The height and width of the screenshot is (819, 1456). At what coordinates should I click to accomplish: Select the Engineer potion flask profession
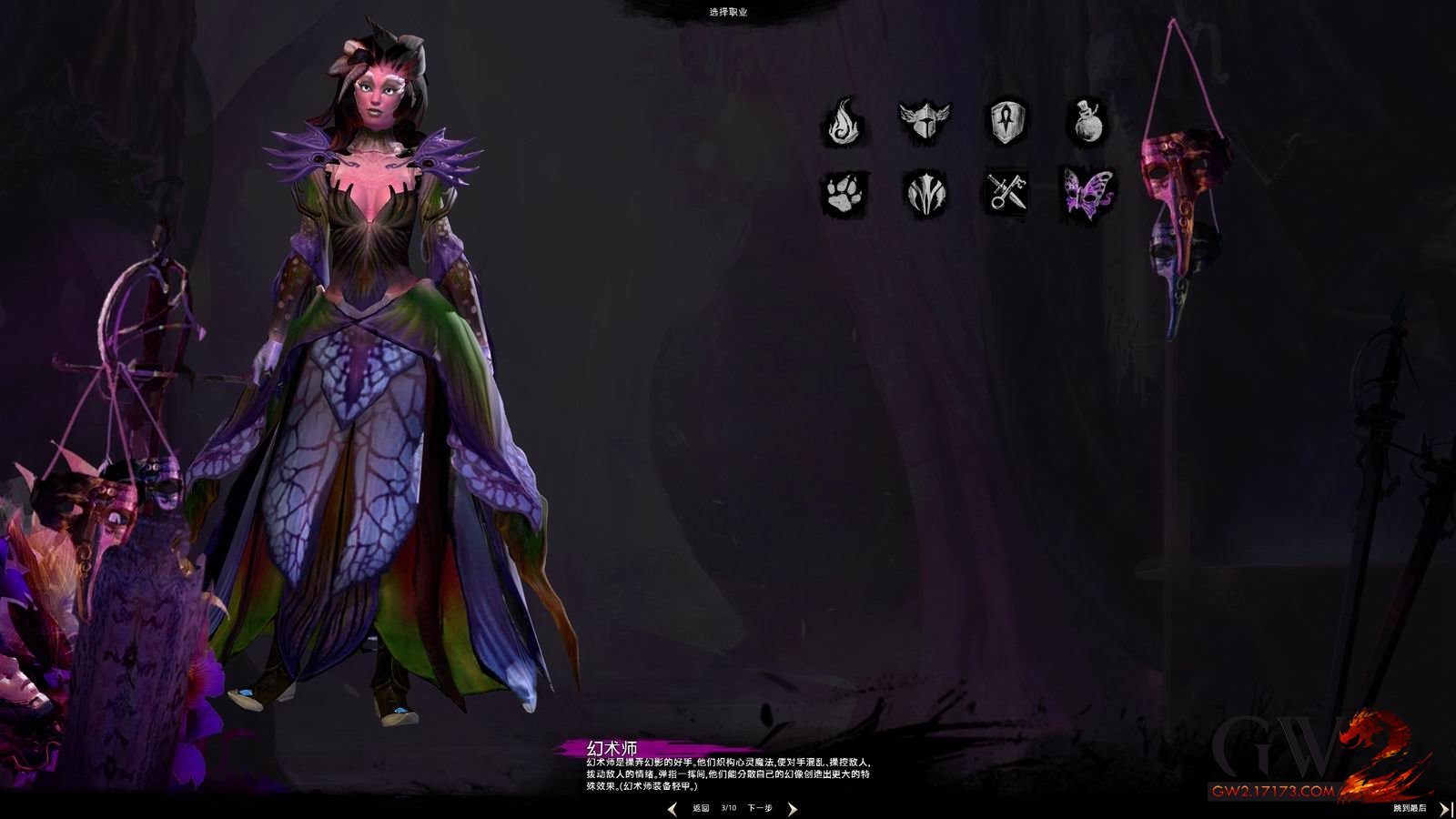1086,122
